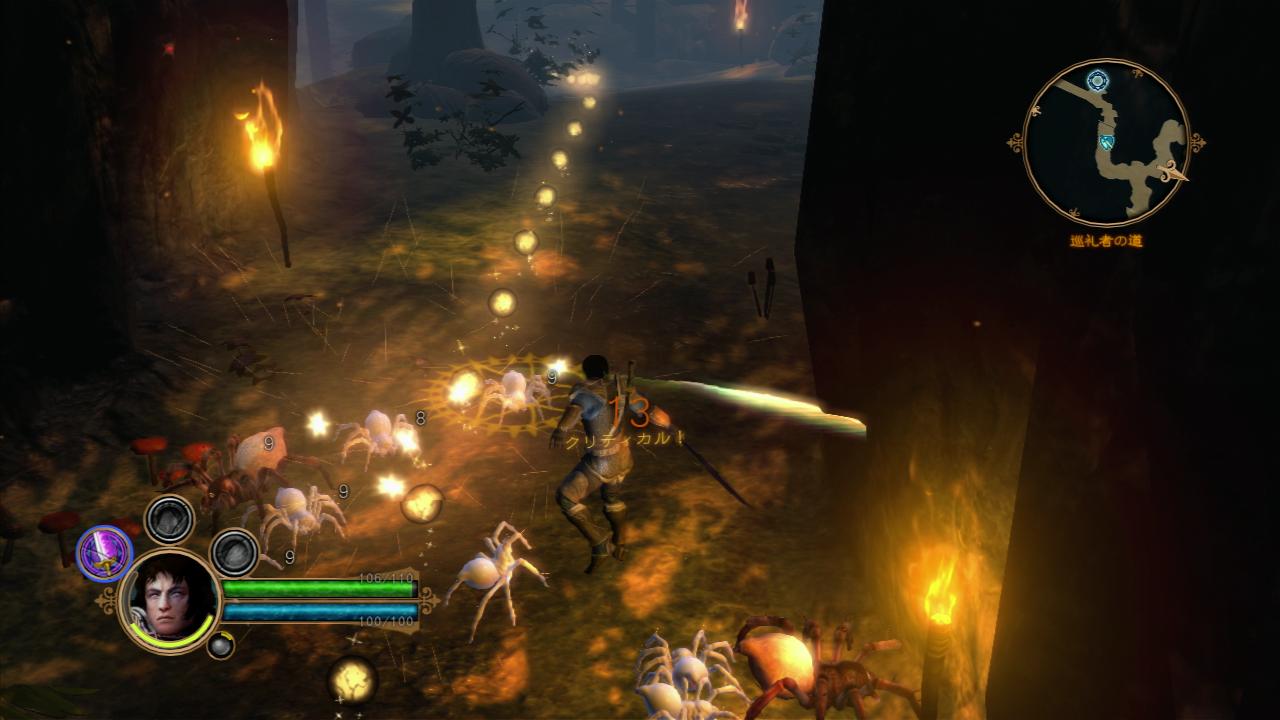Activate the purple sword ability icon

(x=105, y=553)
